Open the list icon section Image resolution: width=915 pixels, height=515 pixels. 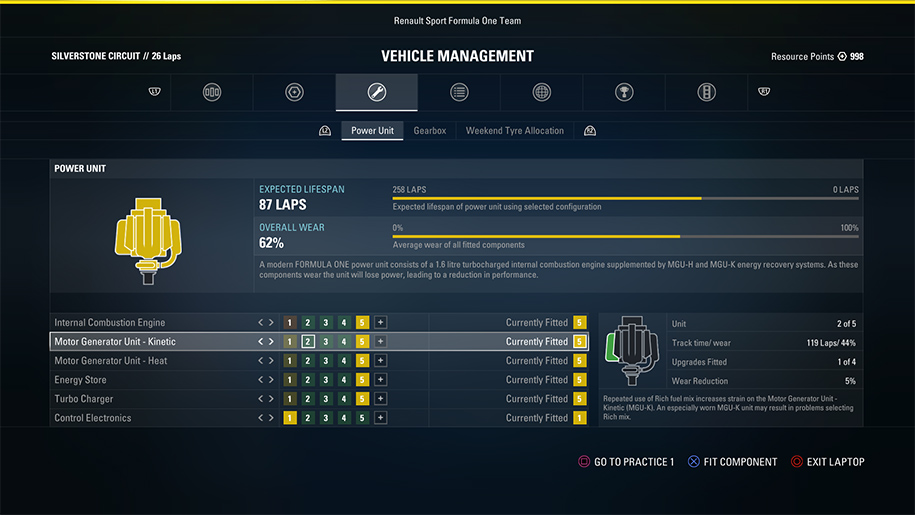[x=459, y=93]
